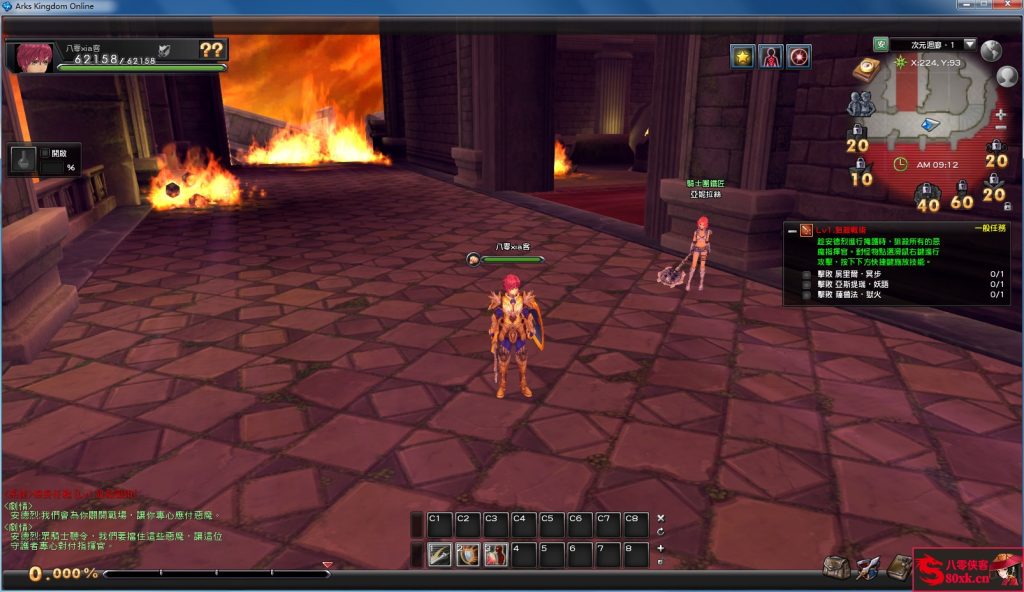Open the compass book icon by minimap

click(865, 69)
